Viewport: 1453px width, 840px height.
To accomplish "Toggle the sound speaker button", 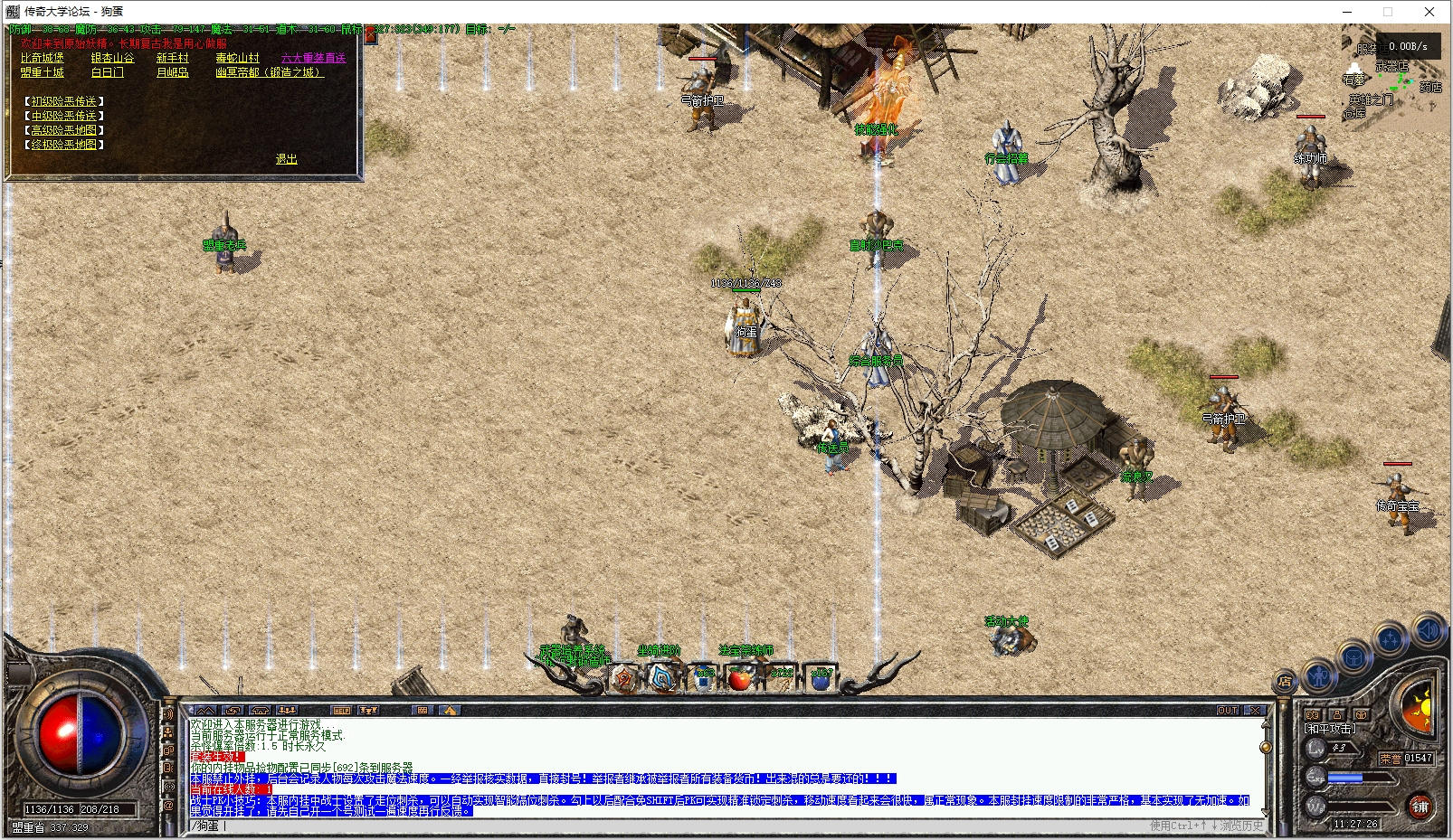I will [x=1429, y=629].
